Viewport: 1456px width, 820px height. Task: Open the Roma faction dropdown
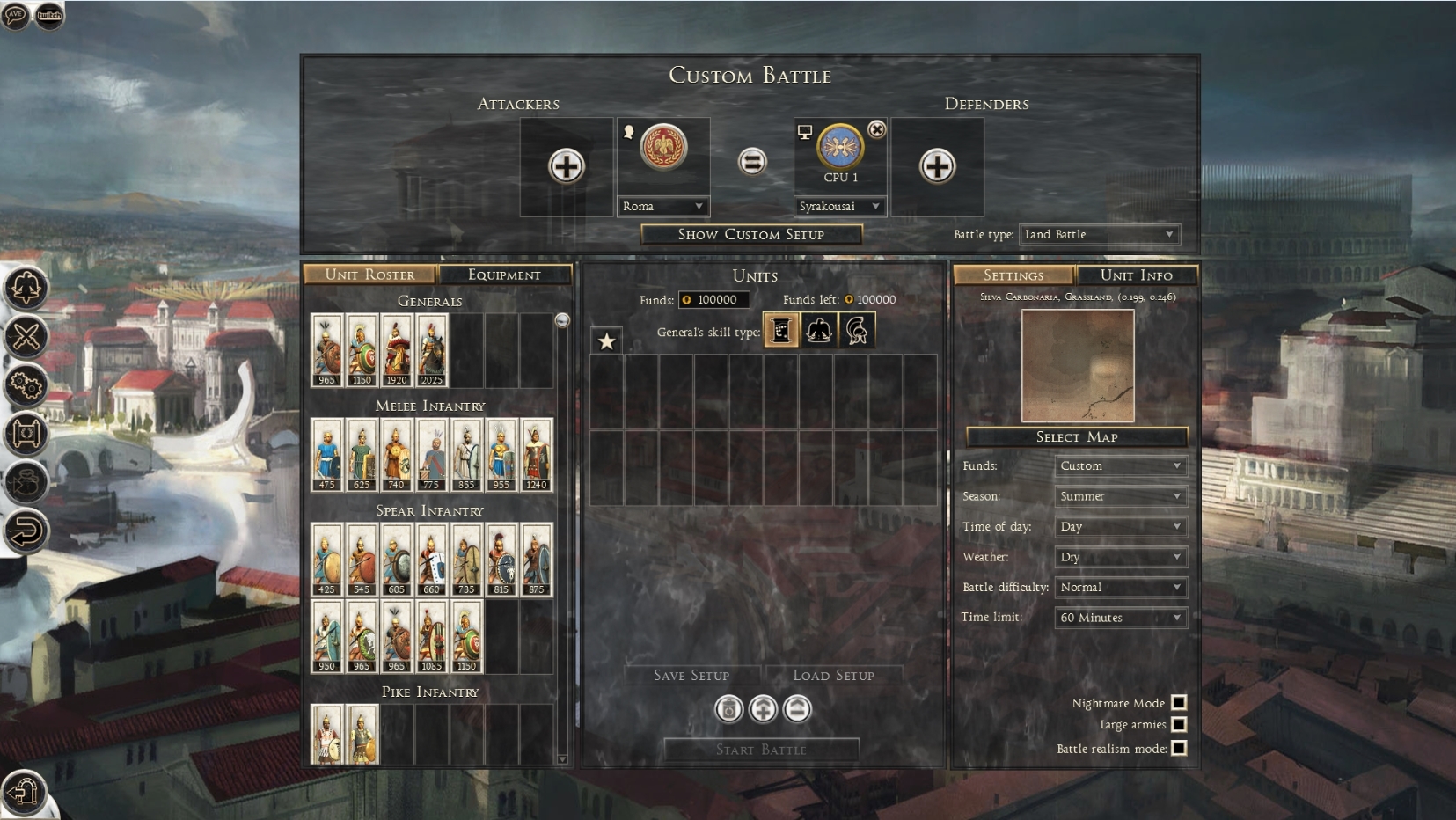tap(662, 206)
